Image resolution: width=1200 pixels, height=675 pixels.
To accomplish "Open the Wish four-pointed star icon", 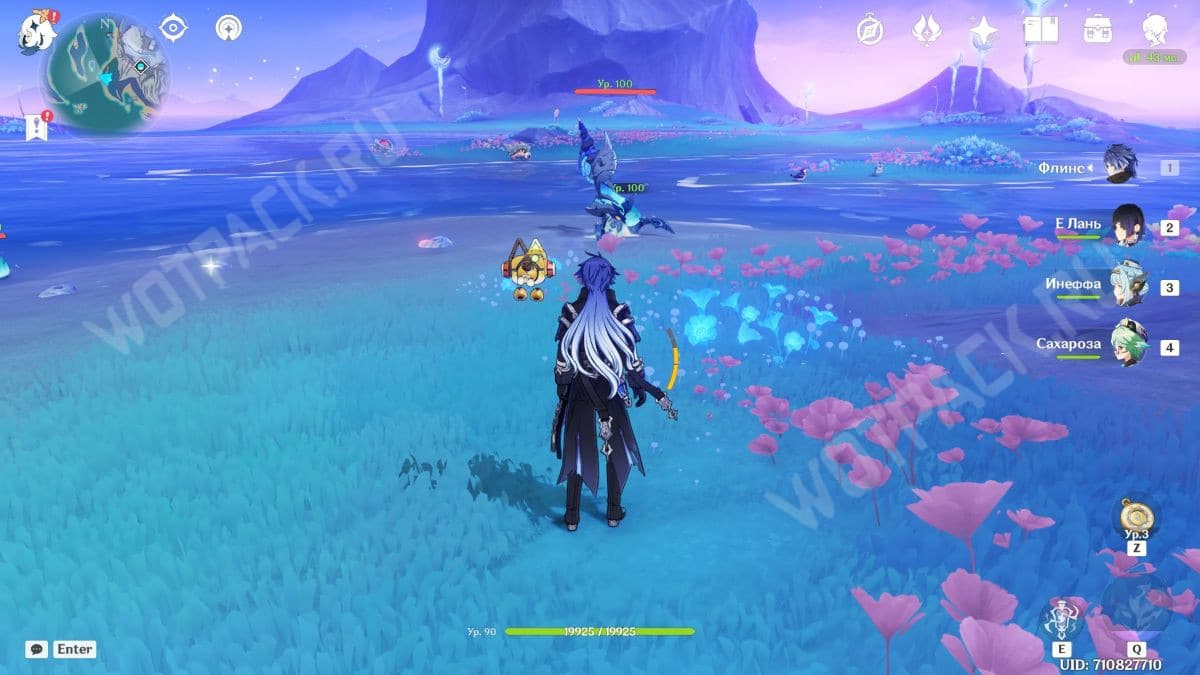I will [984, 32].
